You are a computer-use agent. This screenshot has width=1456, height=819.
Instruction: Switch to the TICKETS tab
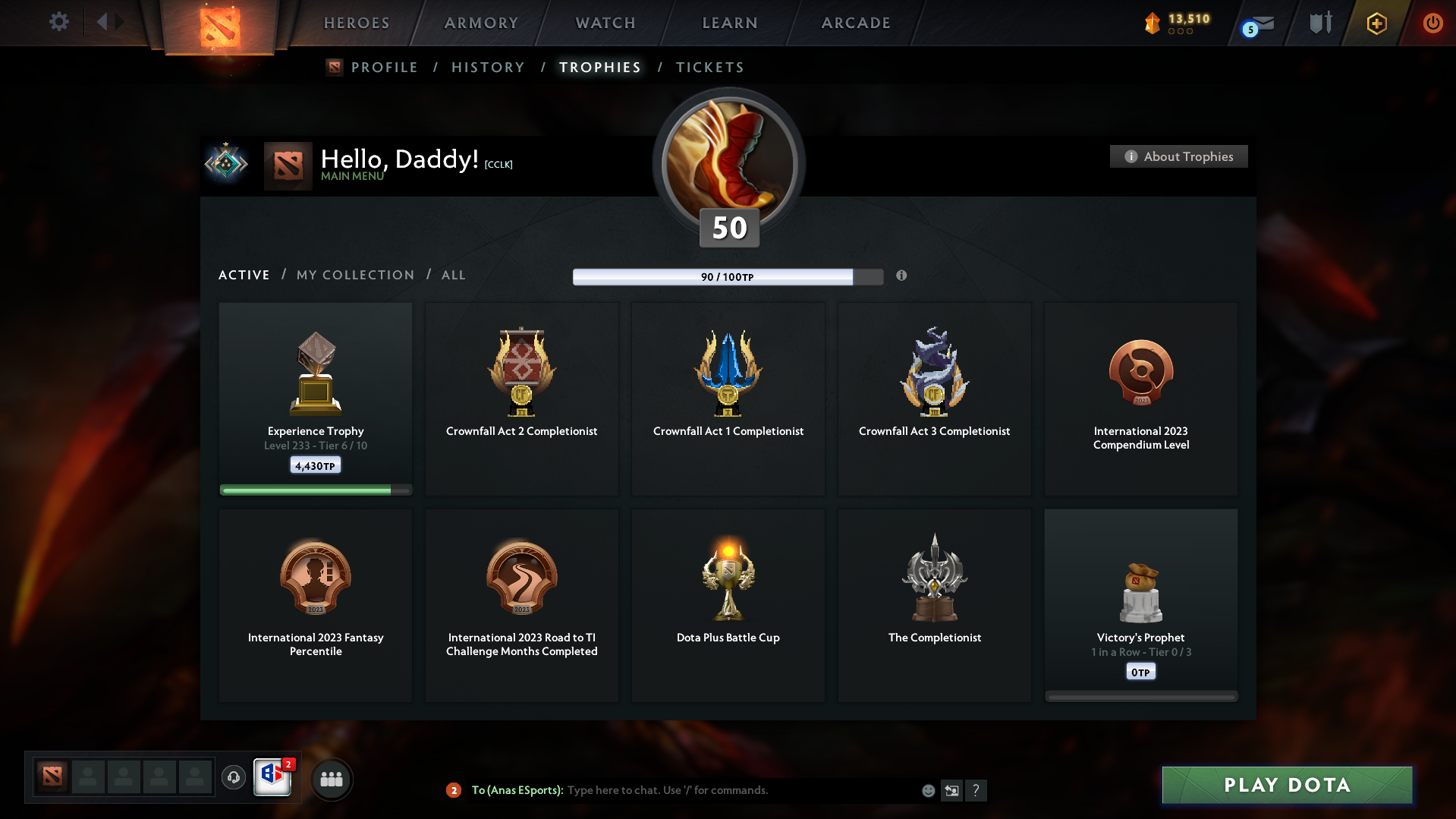pyautogui.click(x=709, y=67)
